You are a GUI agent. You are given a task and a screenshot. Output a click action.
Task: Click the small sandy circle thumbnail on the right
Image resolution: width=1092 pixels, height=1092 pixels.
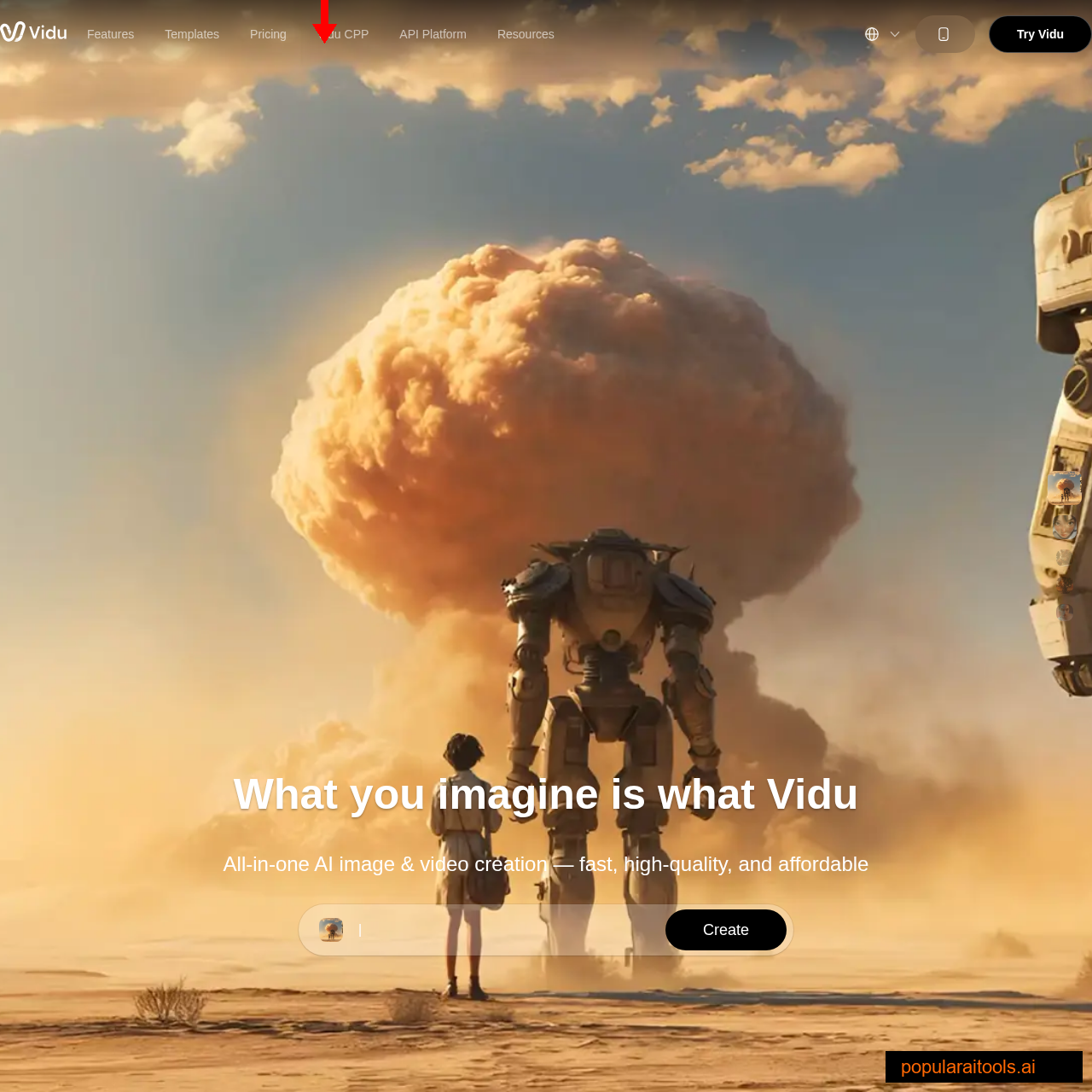(x=1064, y=556)
